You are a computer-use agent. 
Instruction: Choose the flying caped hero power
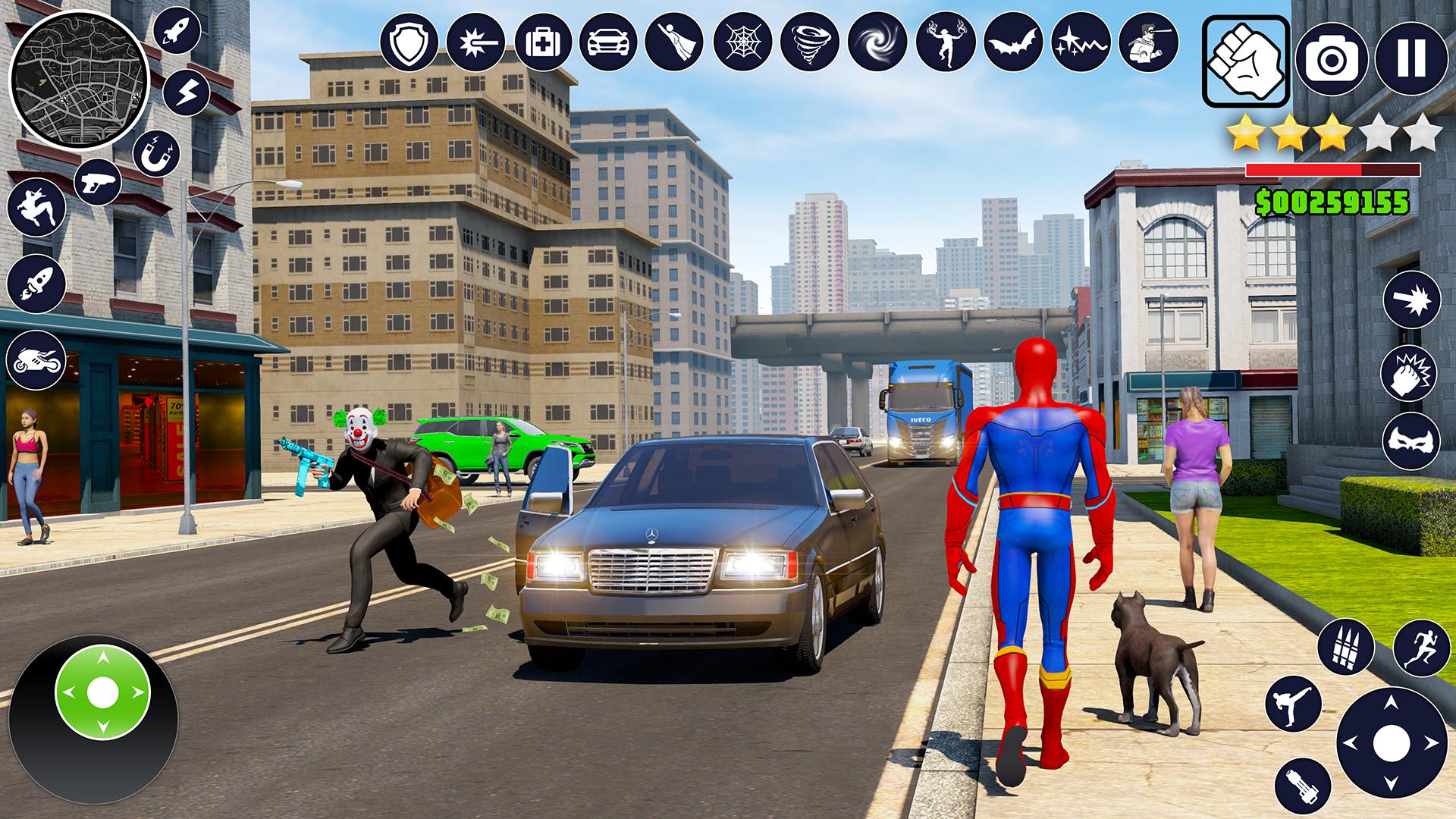[x=675, y=41]
